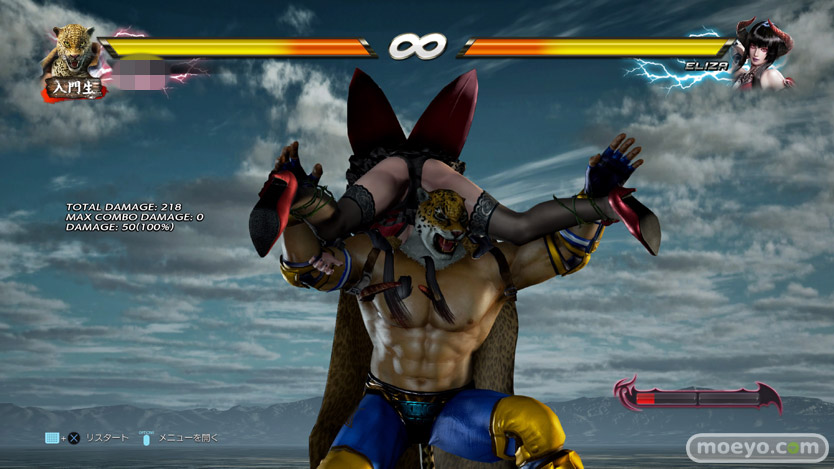Click the moeyo.com watermark logo
Image resolution: width=834 pixels, height=469 pixels.
758,447
